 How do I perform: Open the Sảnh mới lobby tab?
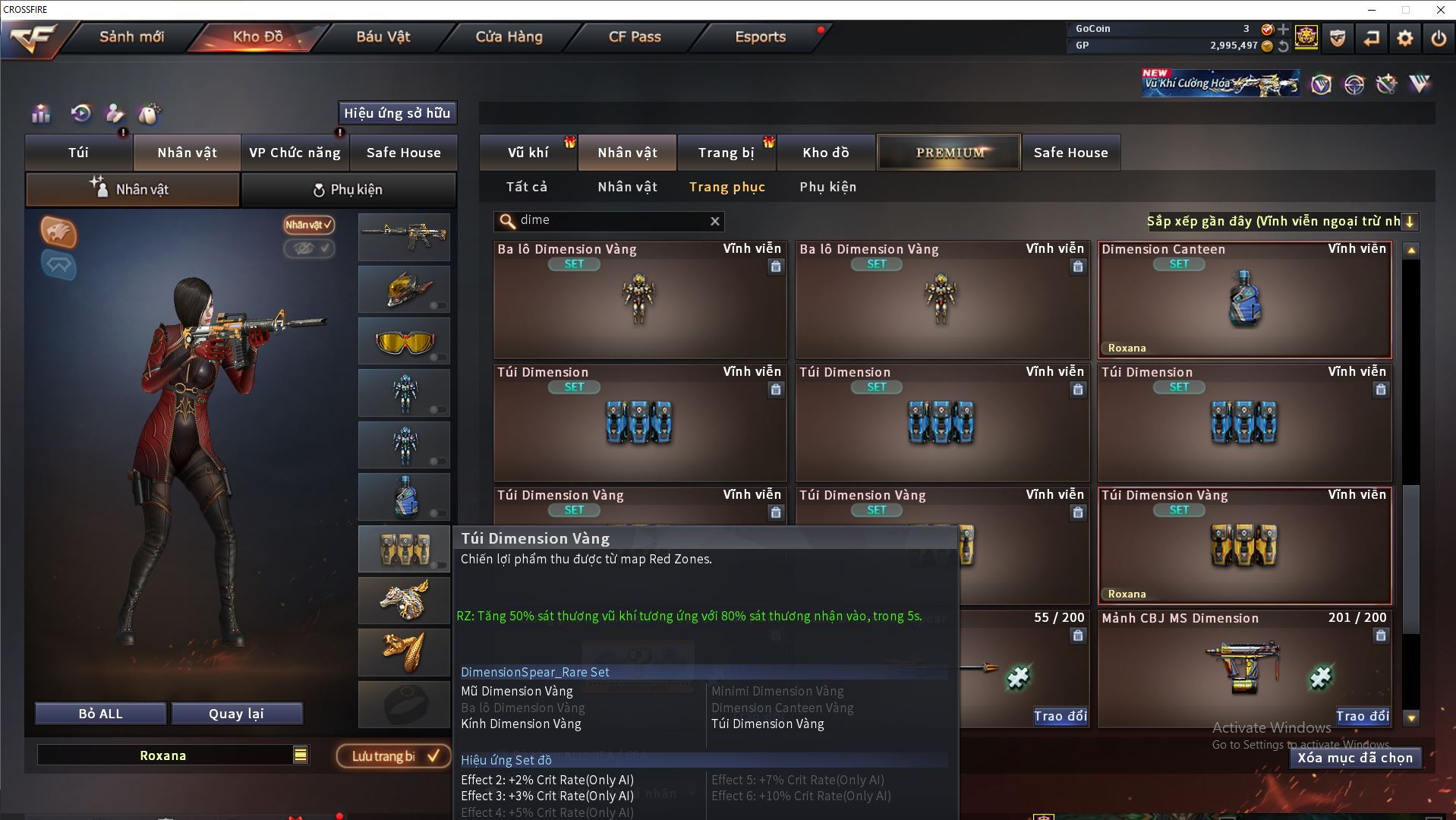(x=131, y=36)
